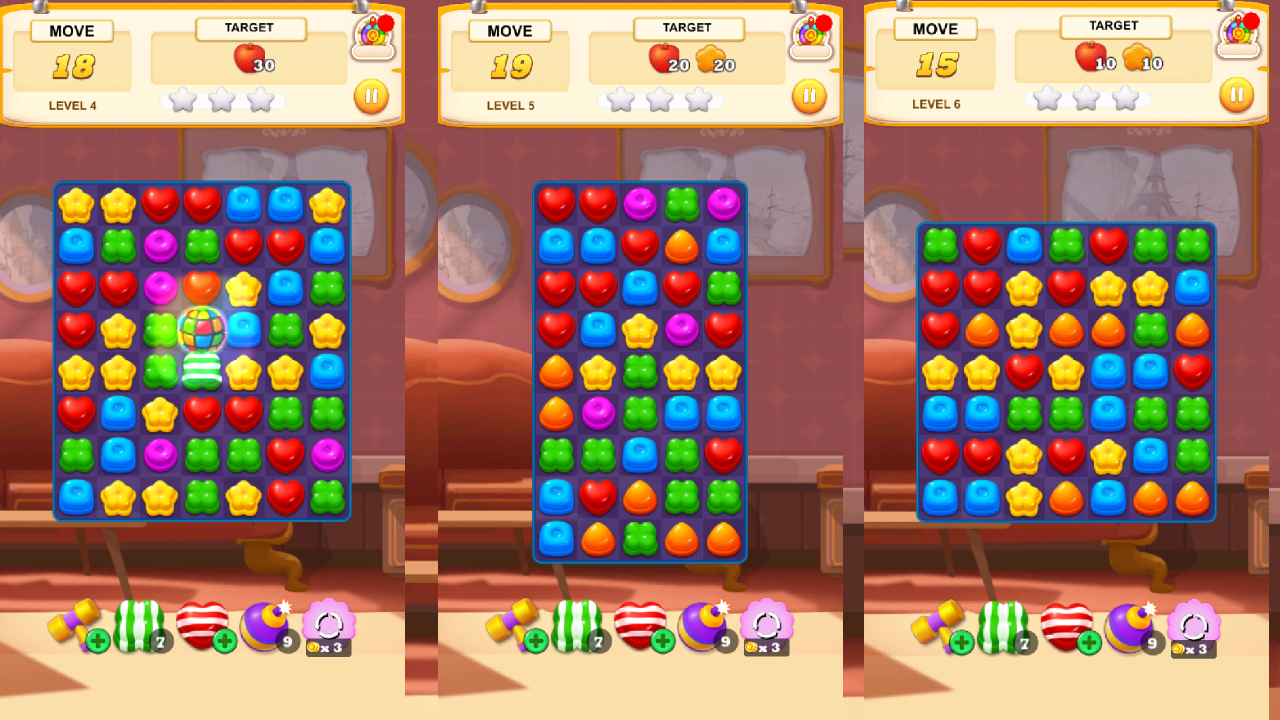
Task: Pause the Level 6 game
Action: point(1237,94)
